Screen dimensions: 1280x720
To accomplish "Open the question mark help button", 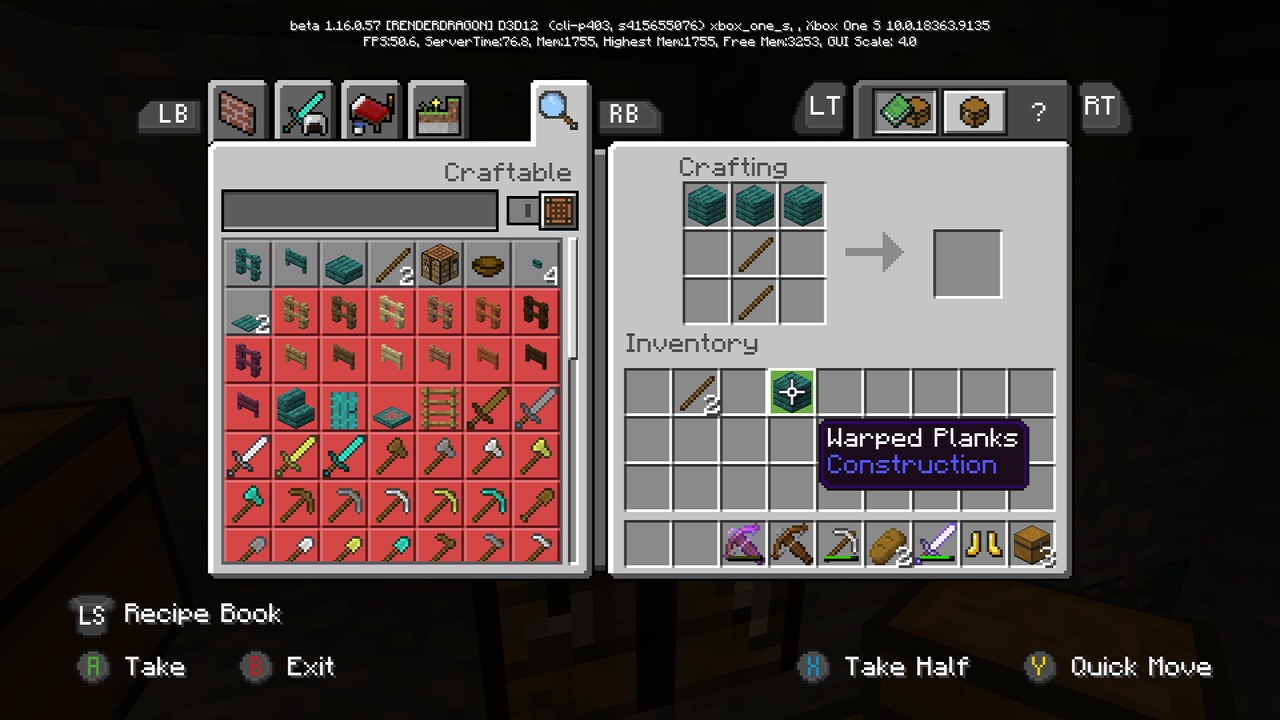I will coord(1038,112).
